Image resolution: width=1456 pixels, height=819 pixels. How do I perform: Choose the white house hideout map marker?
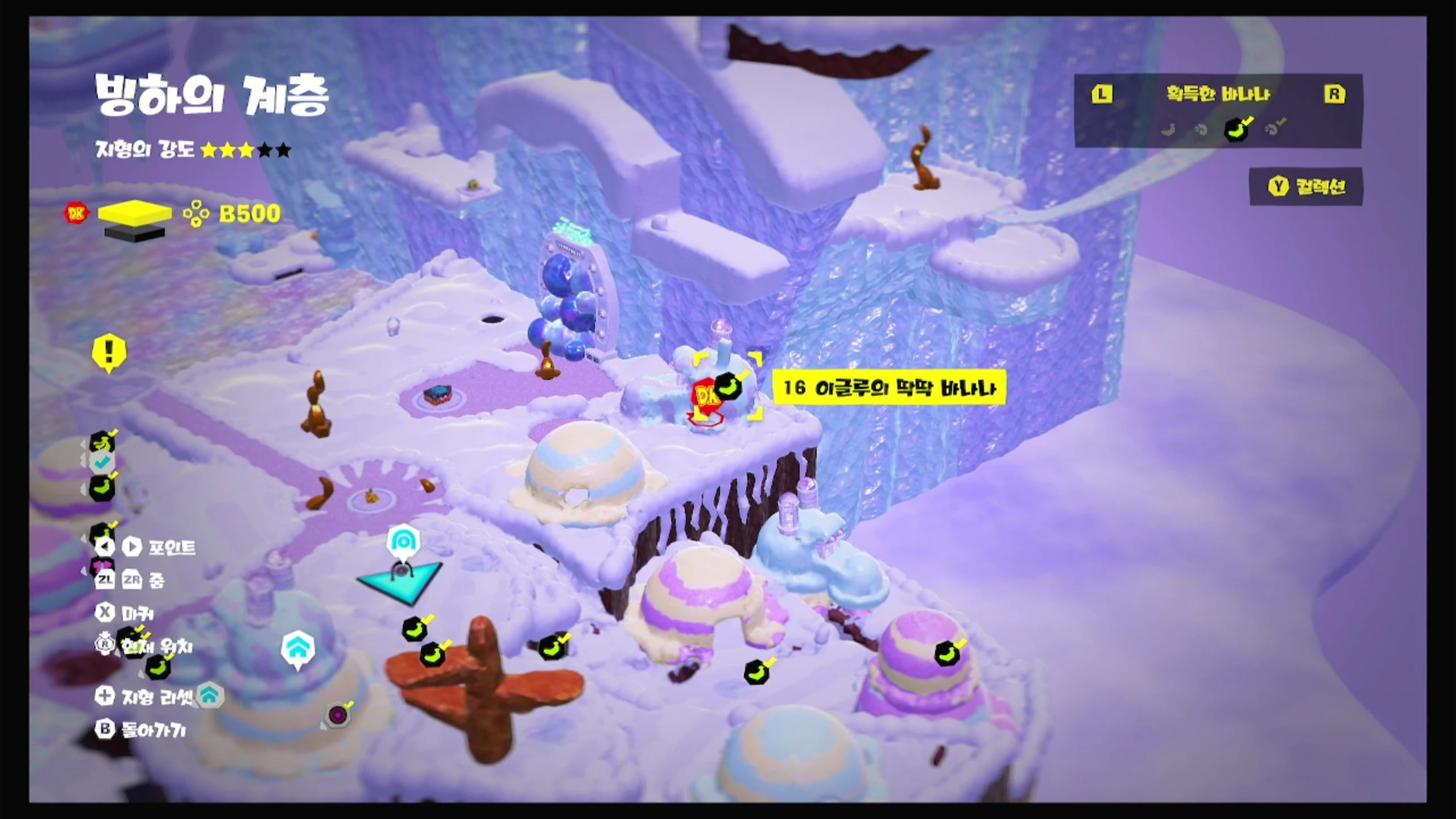(x=298, y=648)
